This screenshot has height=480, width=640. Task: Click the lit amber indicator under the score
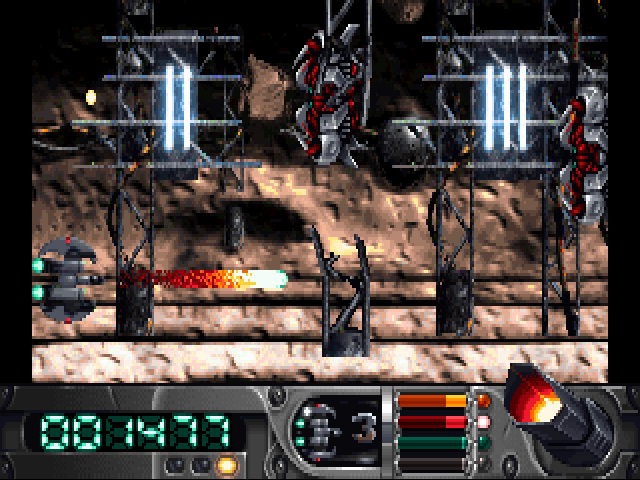click(x=225, y=464)
